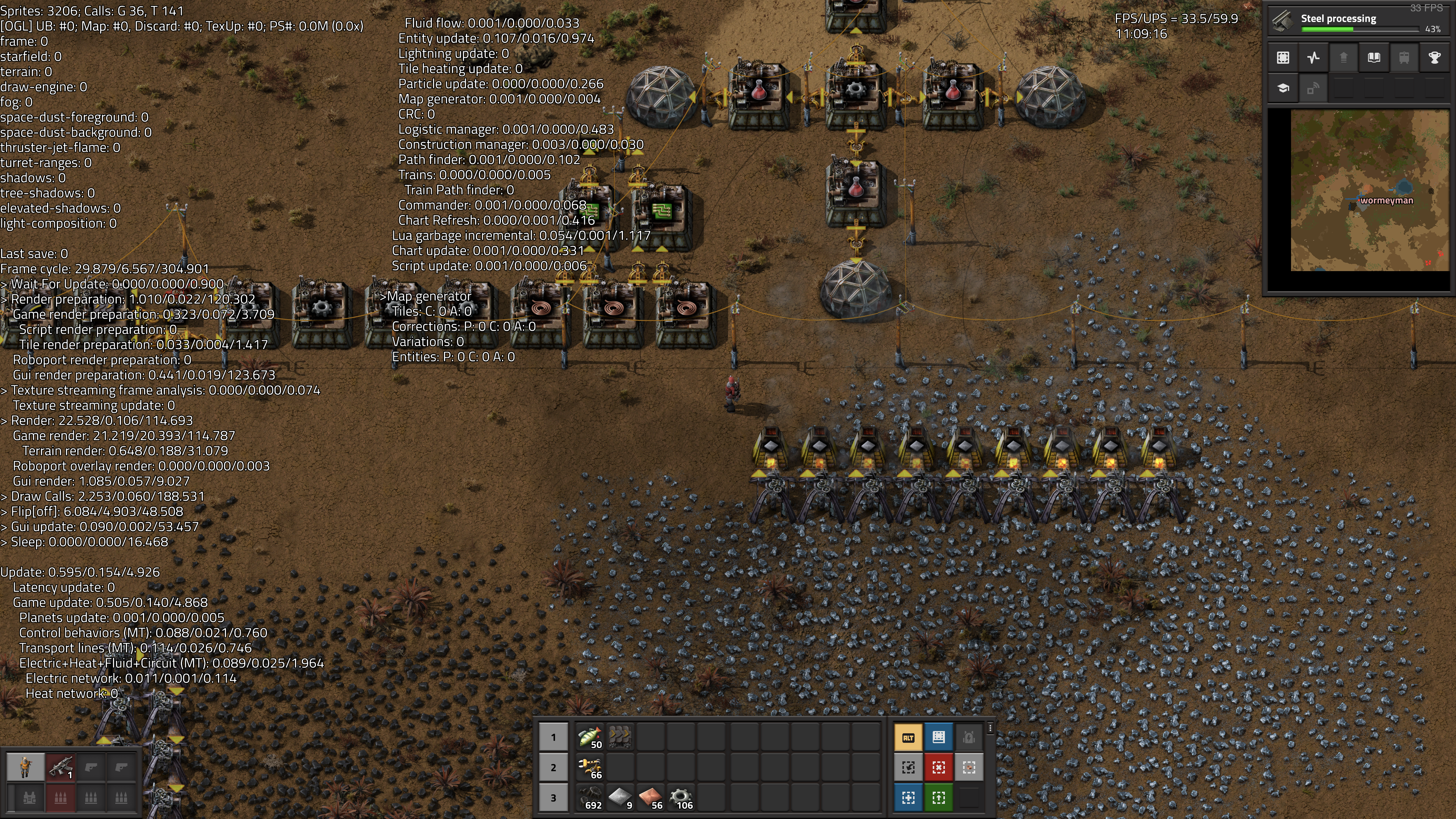Select the transport belt hotbar slot
The image size is (1456, 819).
(620, 737)
